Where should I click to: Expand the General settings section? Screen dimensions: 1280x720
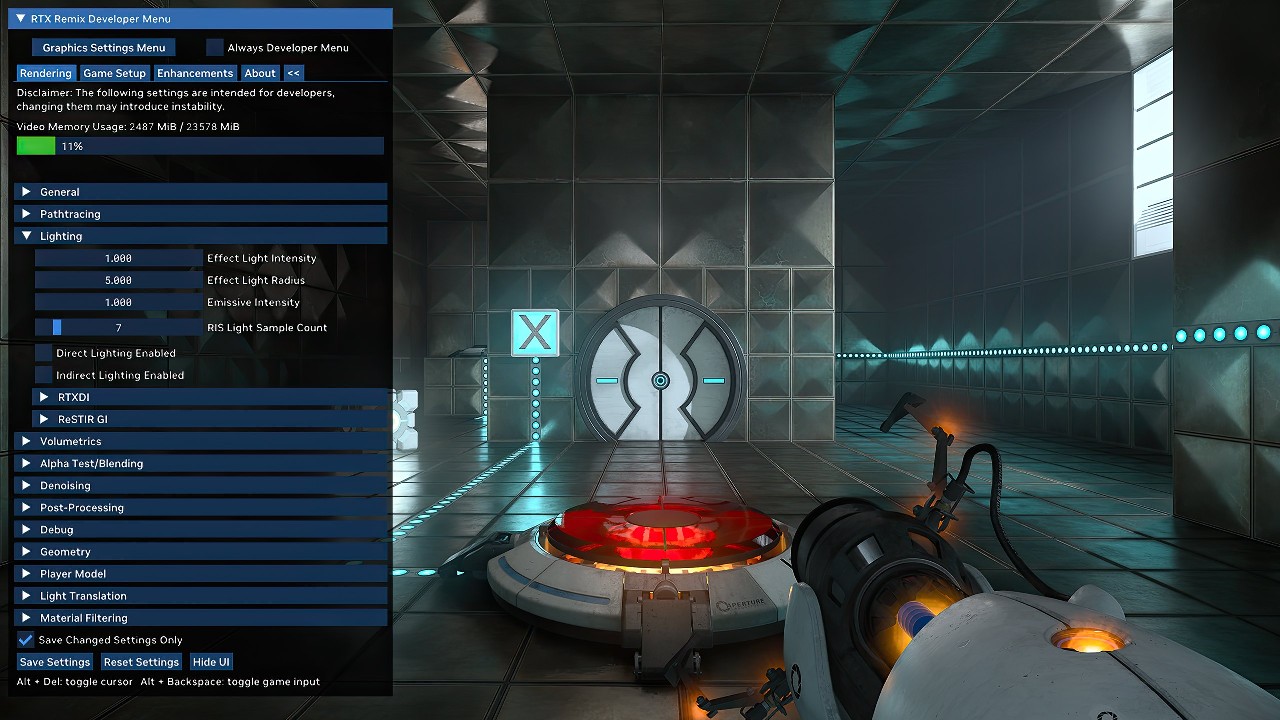click(60, 191)
